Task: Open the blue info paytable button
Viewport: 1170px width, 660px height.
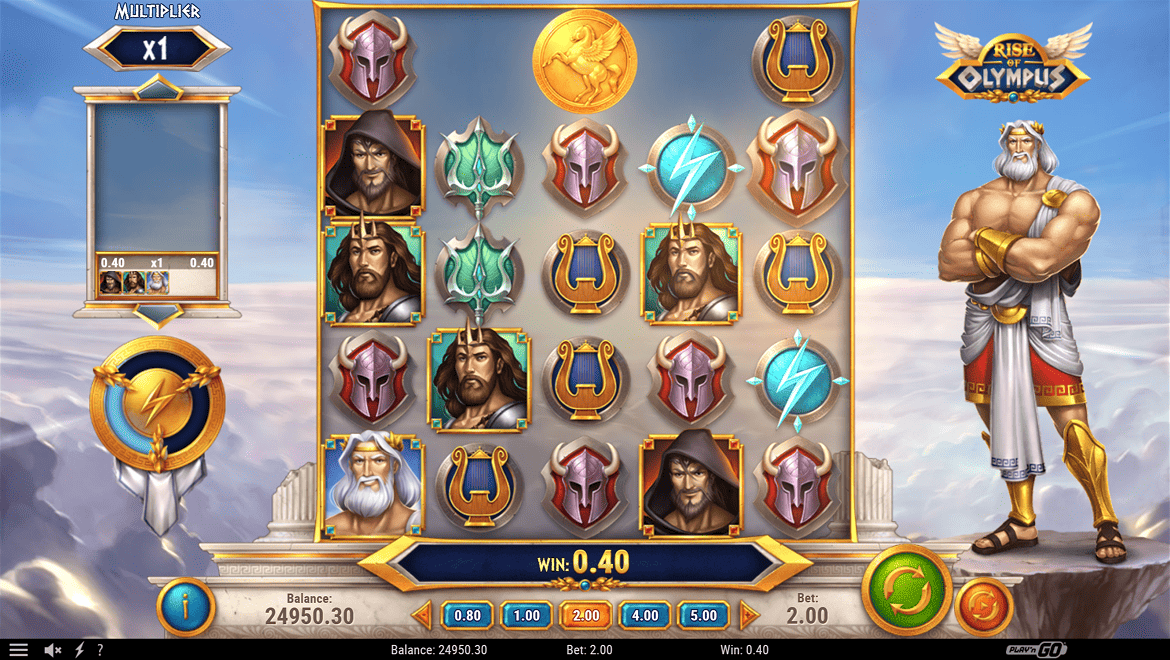Action: tap(186, 606)
